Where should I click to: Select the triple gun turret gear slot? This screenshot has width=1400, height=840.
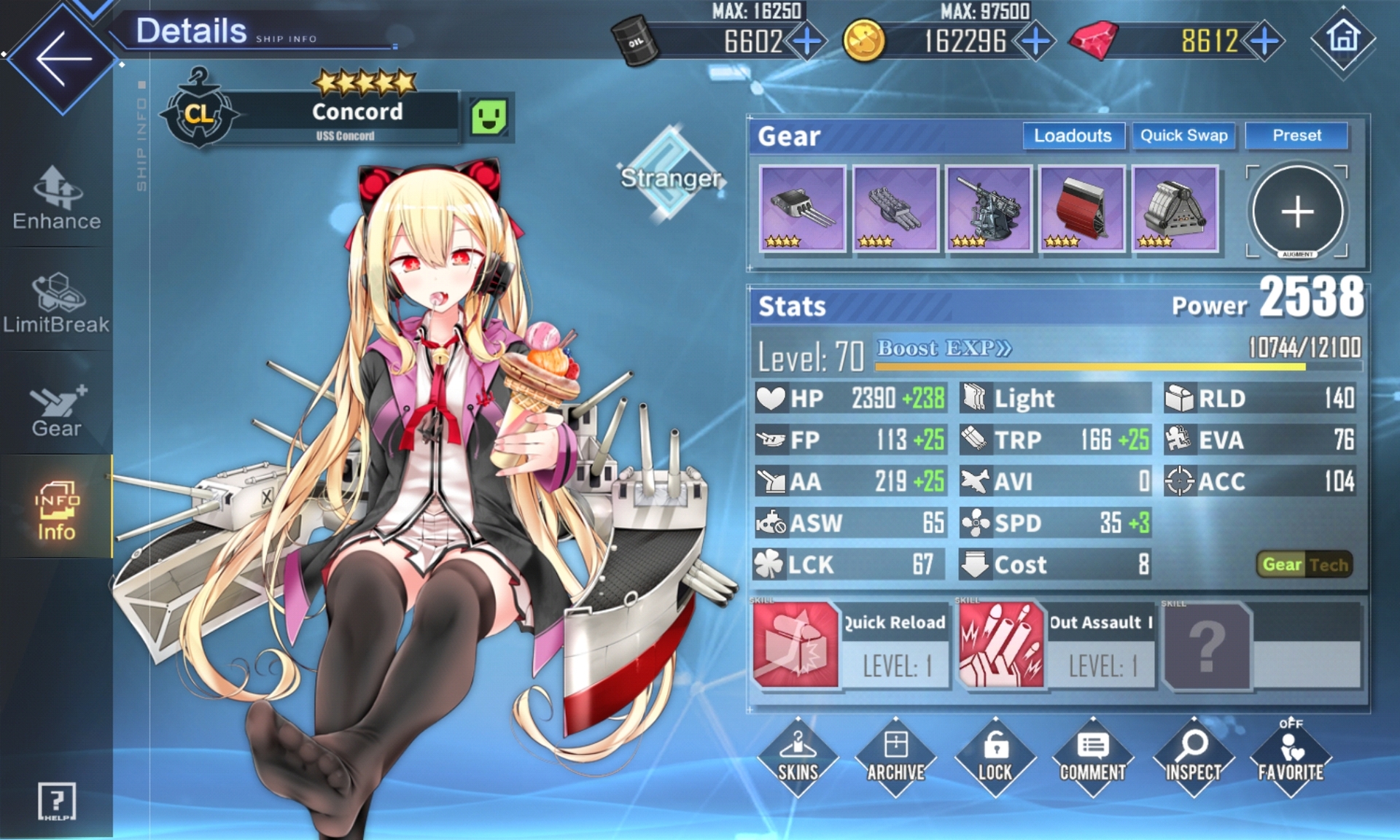pos(802,209)
